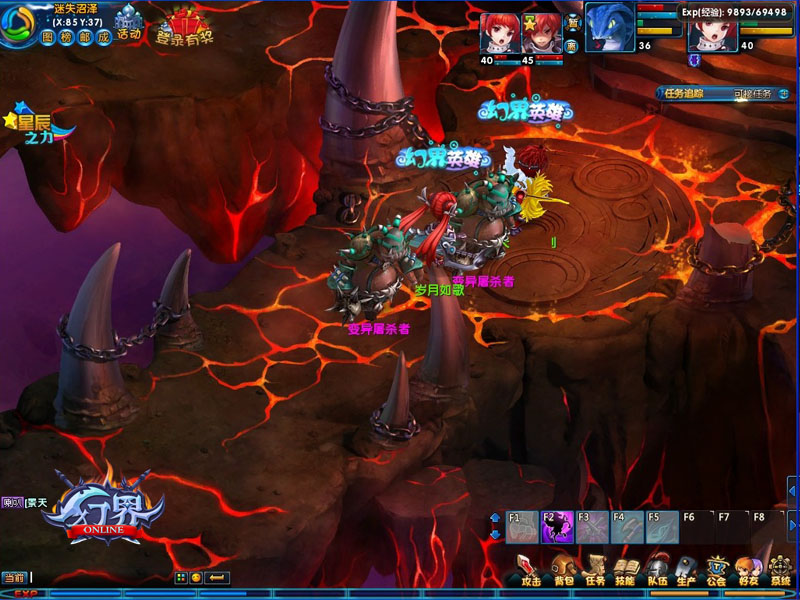The height and width of the screenshot is (600, 800).
Task: Open the 好友 friends list
Action: click(747, 571)
